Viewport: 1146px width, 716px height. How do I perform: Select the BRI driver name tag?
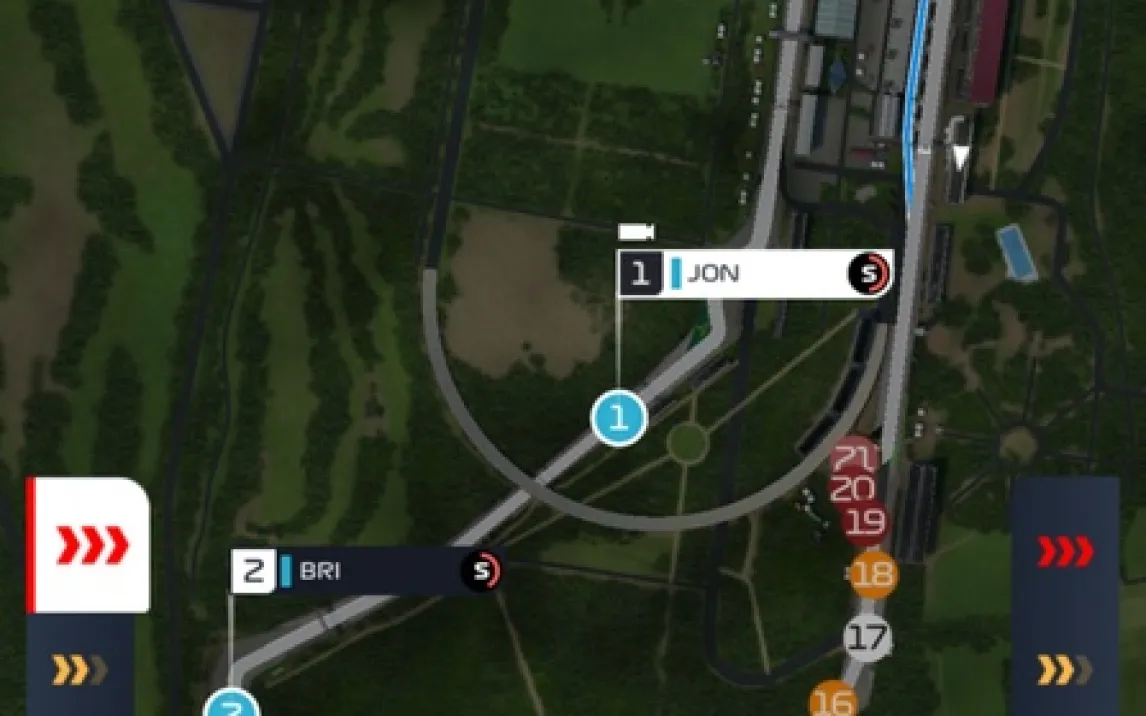[x=366, y=571]
